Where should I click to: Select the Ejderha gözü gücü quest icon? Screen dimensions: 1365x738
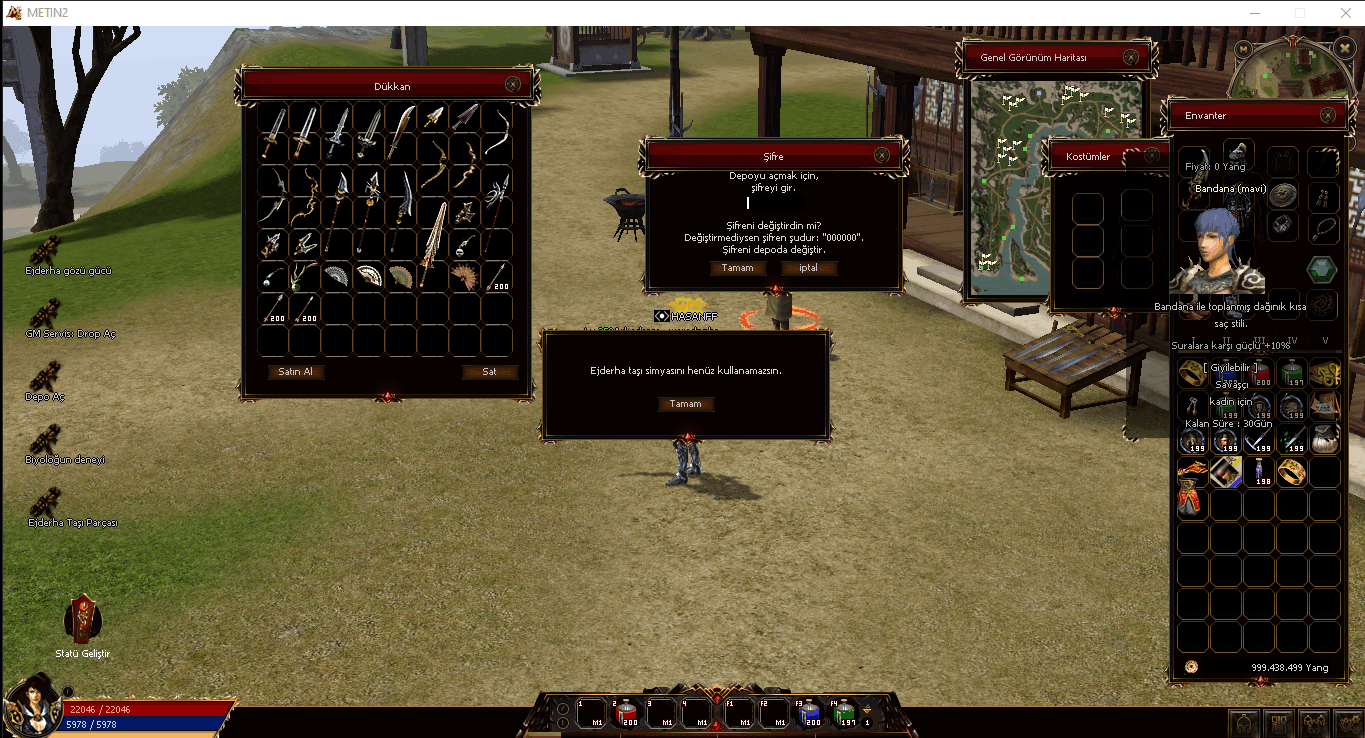click(x=47, y=248)
